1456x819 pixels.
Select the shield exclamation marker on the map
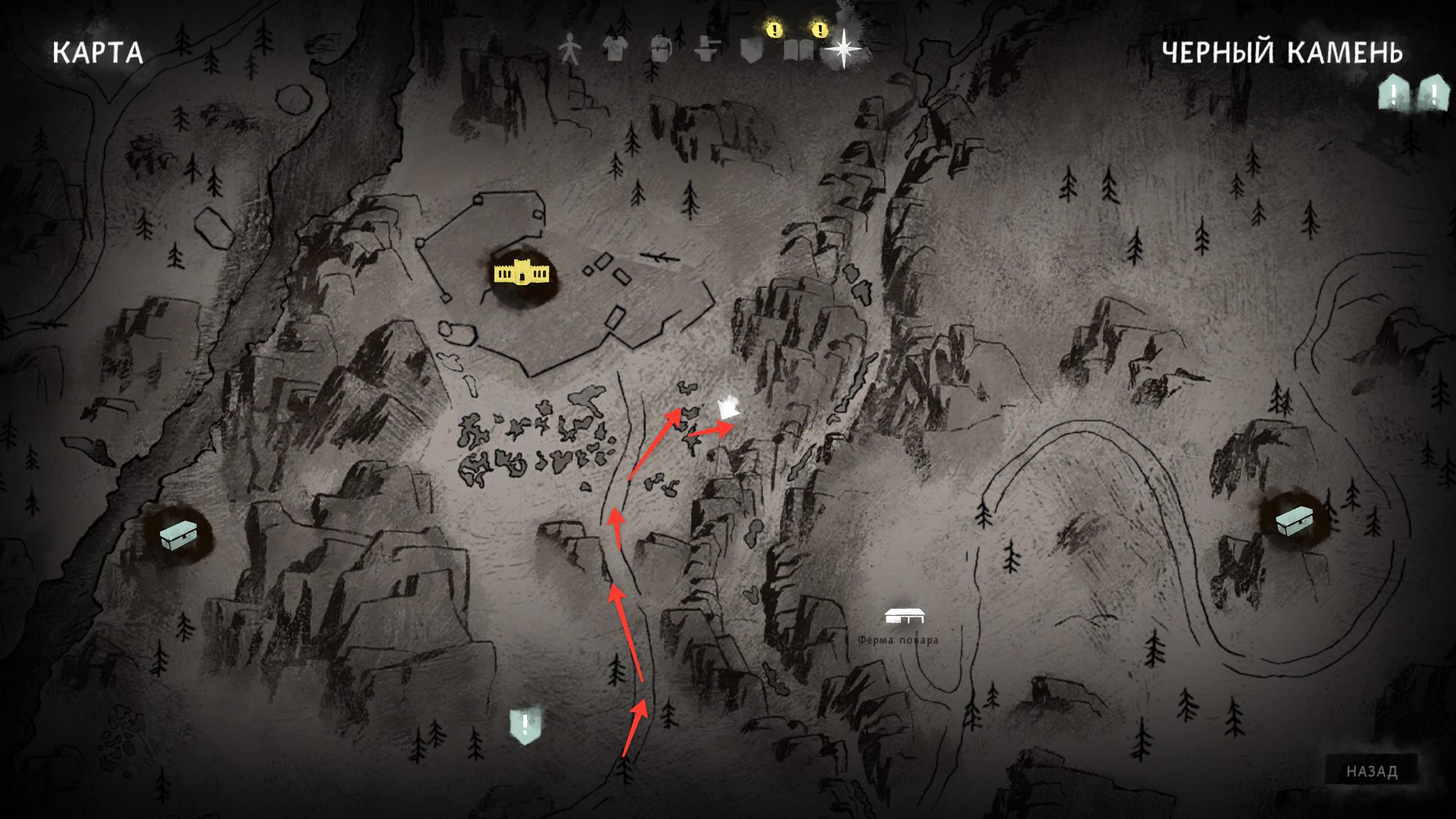coord(525,726)
